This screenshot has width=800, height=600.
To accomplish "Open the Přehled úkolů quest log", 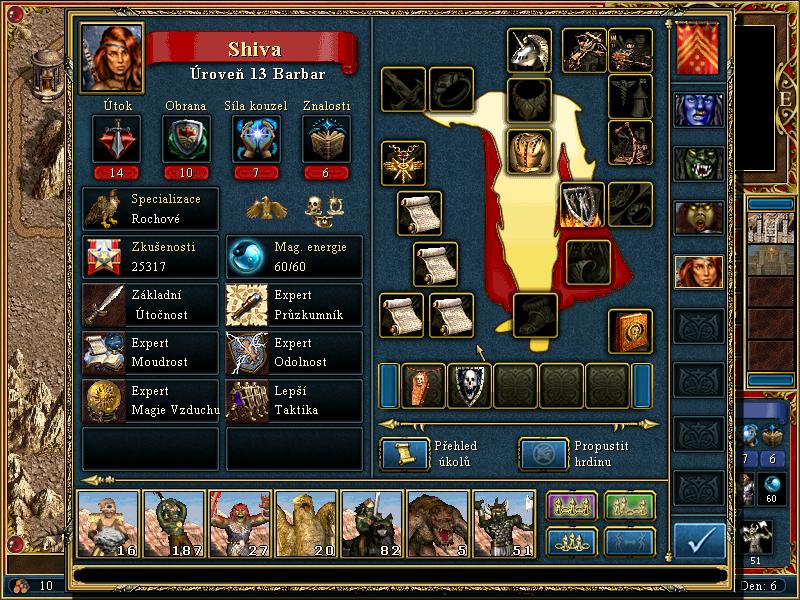I will [x=398, y=454].
